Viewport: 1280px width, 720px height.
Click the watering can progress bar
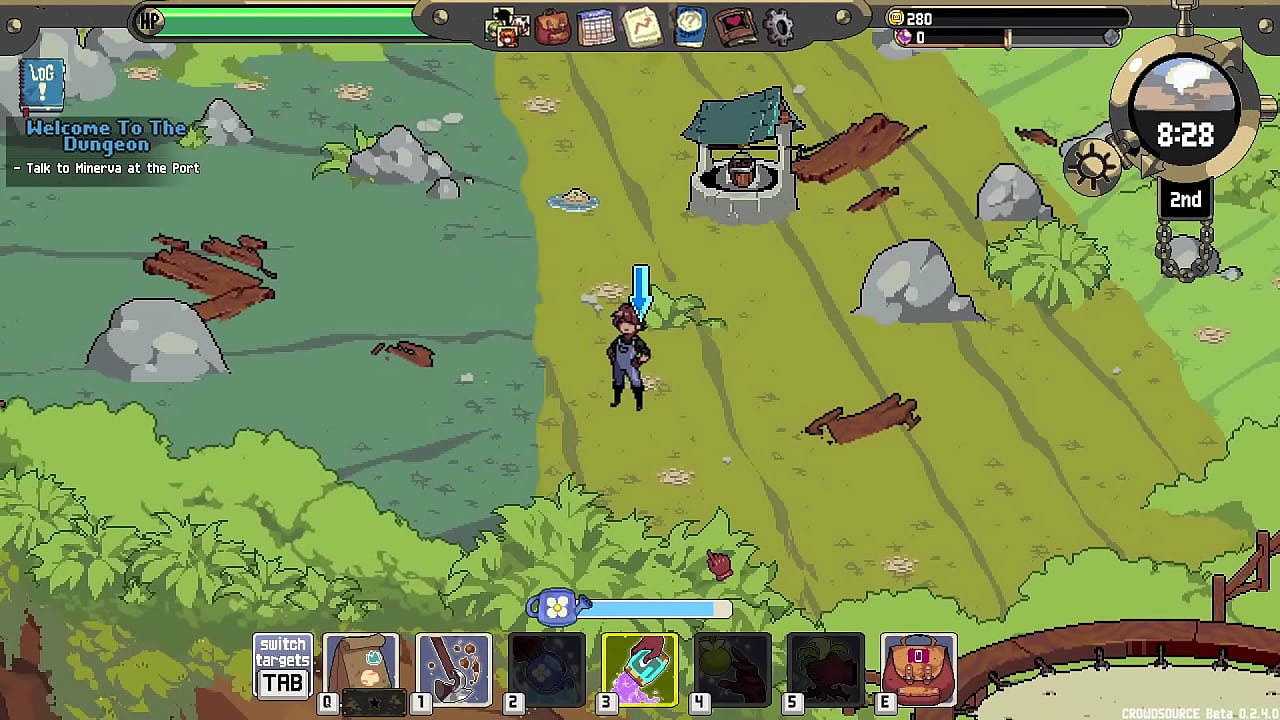point(660,608)
